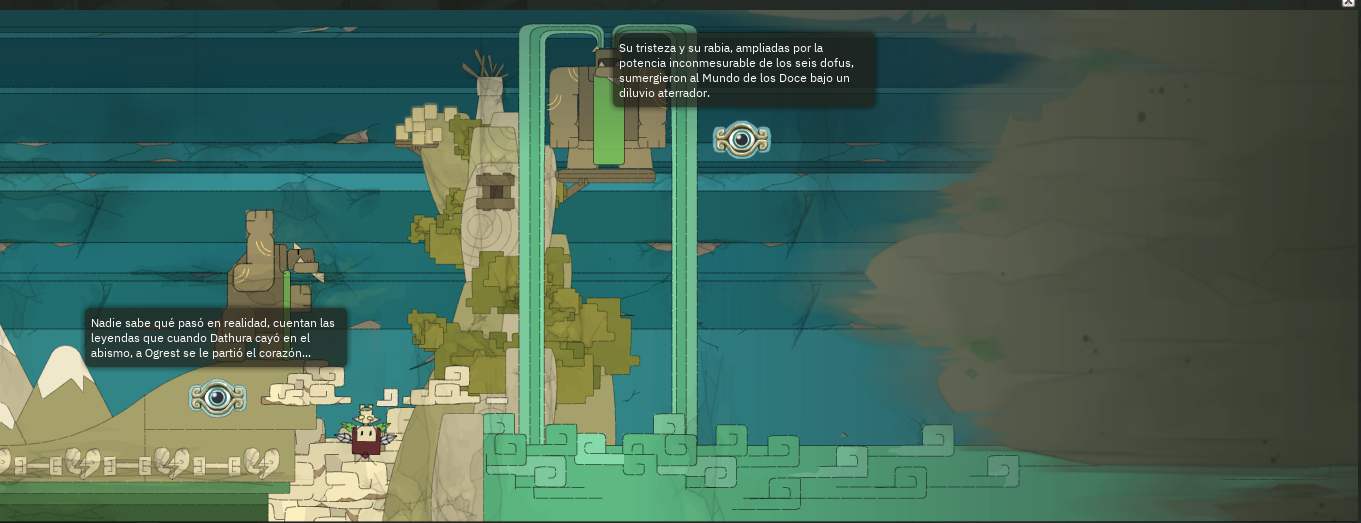The height and width of the screenshot is (523, 1361).
Task: Click the eye marker beside the 'Su tristeza' text
Action: (x=741, y=139)
